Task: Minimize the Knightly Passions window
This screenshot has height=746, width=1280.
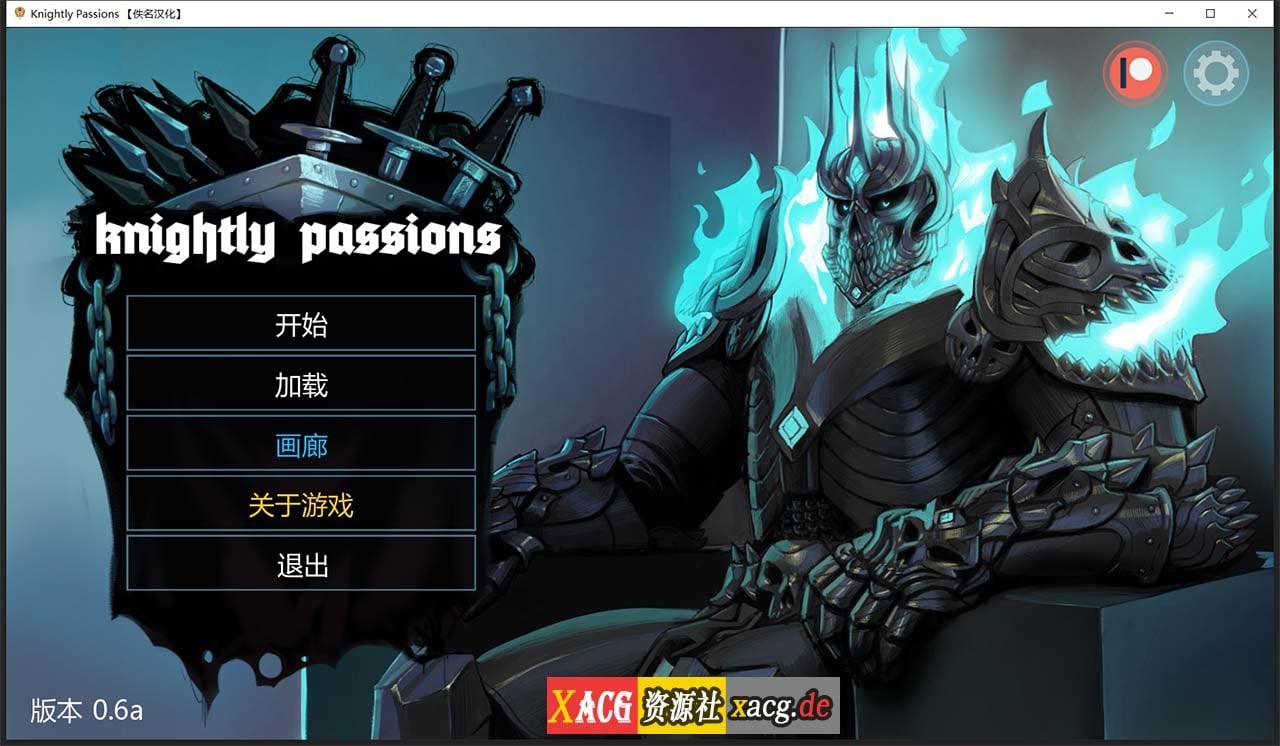Action: tap(1168, 13)
